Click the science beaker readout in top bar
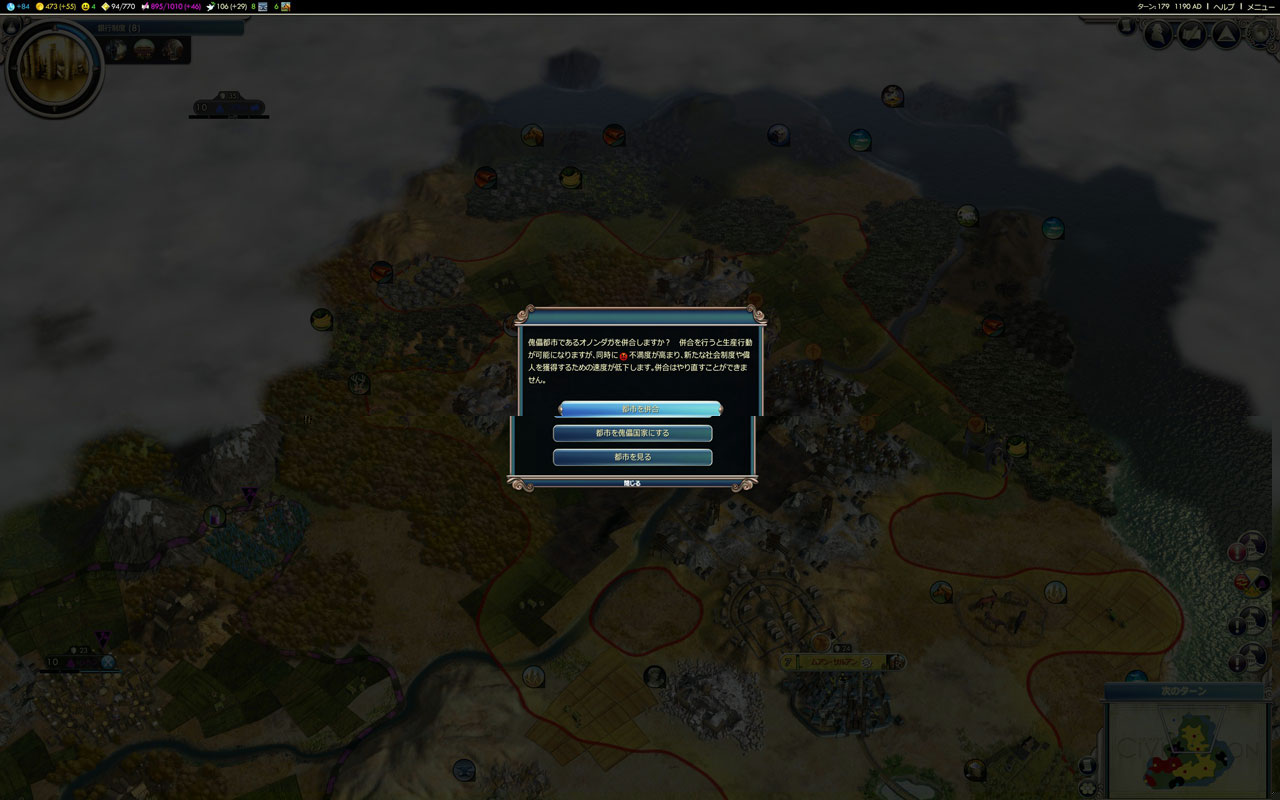Image resolution: width=1280 pixels, height=800 pixels. click(17, 6)
